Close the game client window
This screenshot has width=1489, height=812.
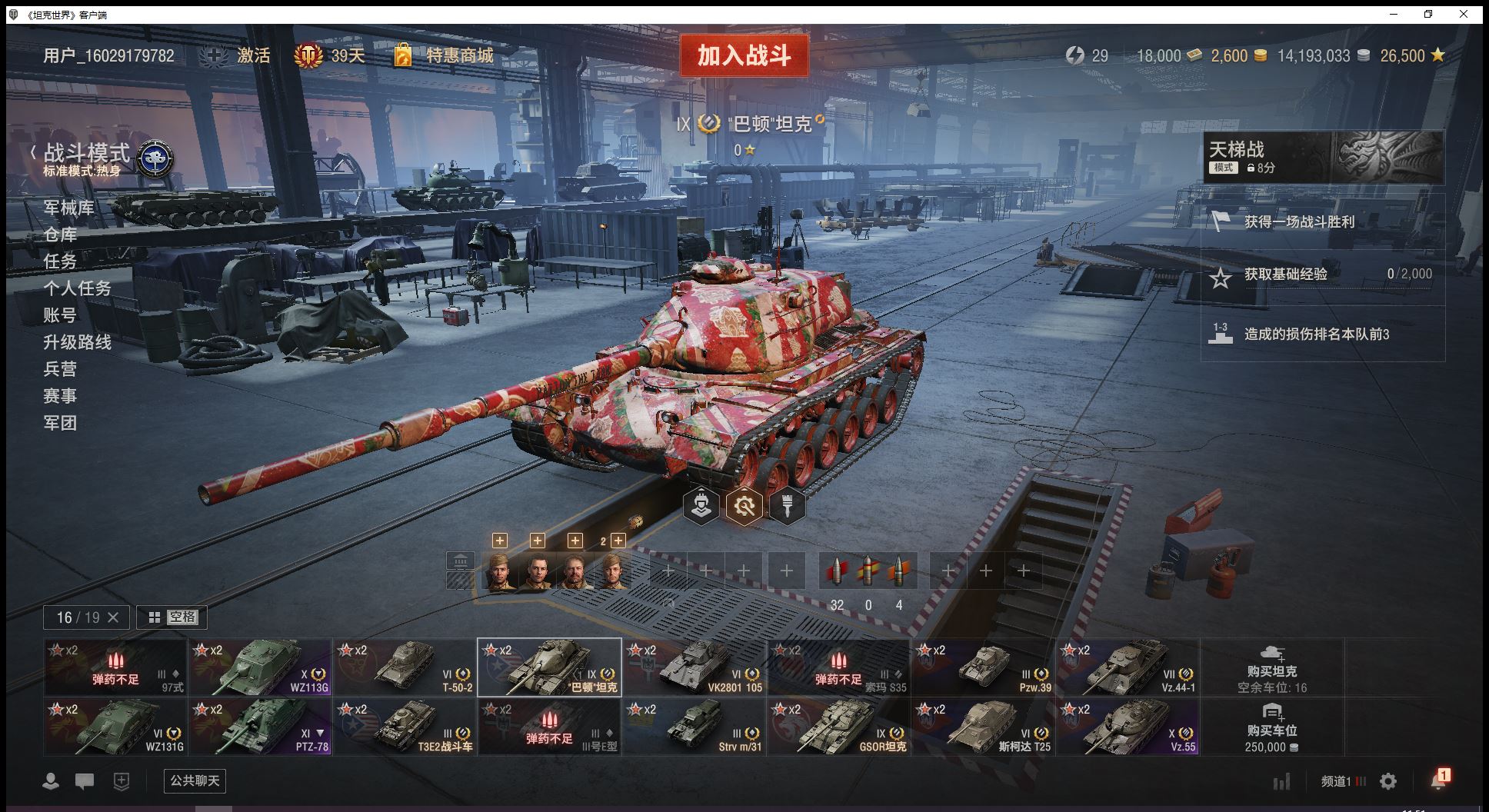pos(1464,14)
